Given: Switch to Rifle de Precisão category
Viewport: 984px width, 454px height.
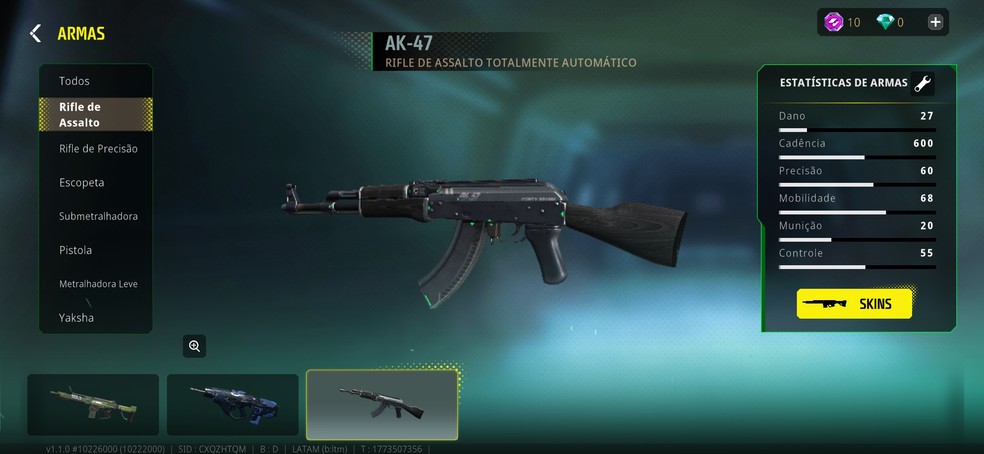Looking at the screenshot, I should click(98, 149).
